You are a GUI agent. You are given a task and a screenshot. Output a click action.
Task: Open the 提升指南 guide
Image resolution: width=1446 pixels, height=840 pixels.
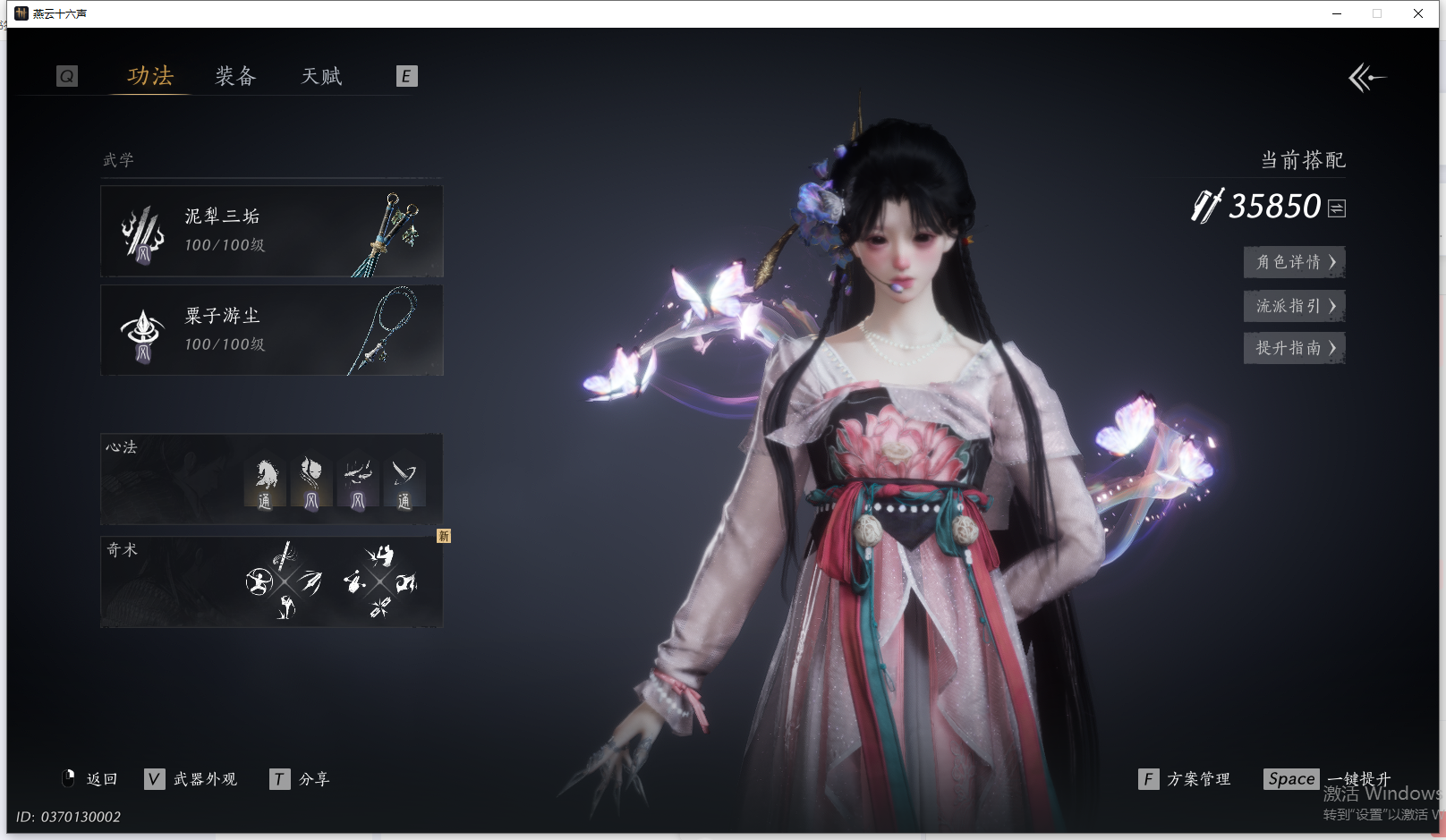[1294, 348]
